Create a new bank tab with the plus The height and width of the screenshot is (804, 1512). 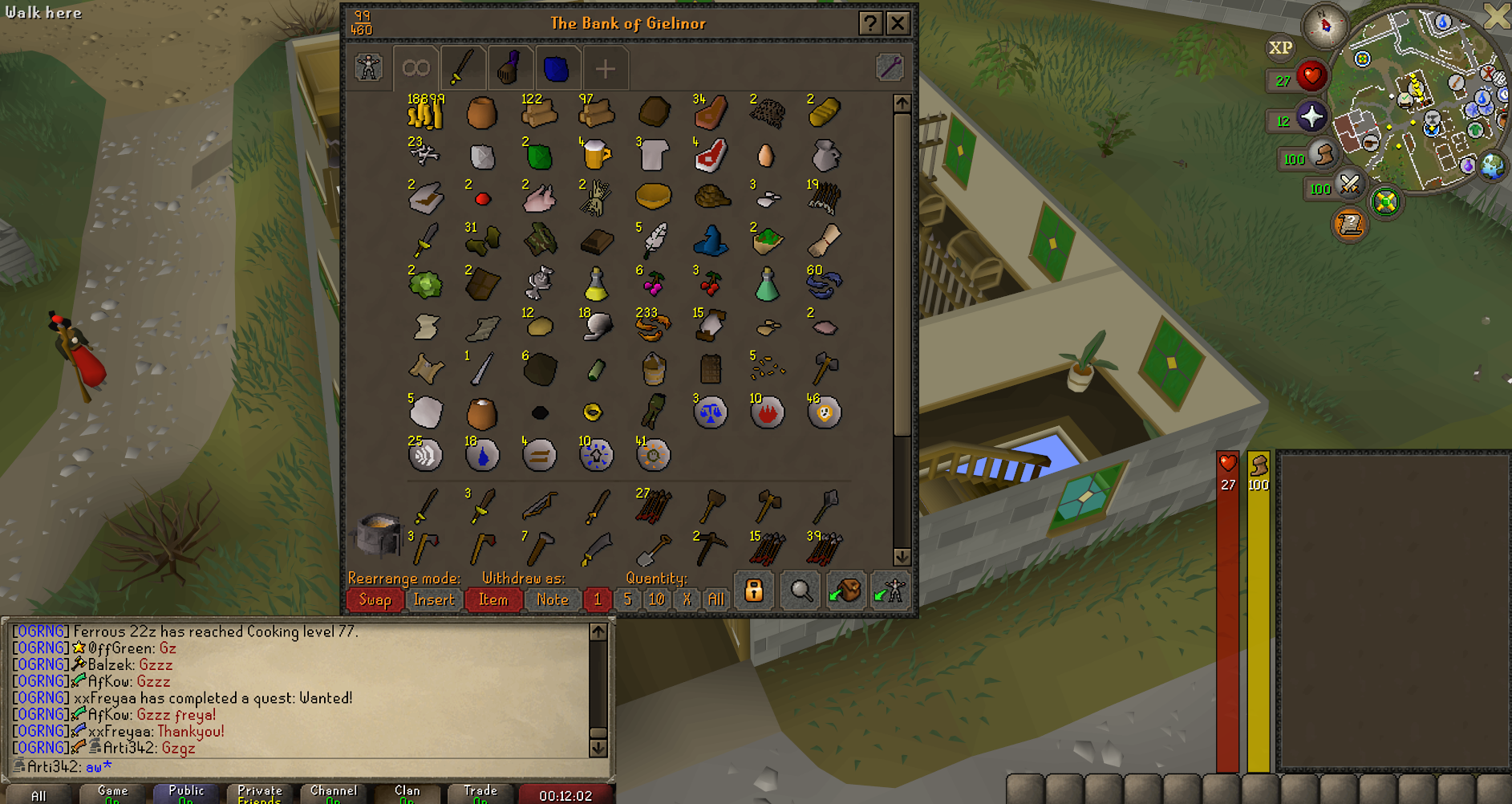coord(606,68)
